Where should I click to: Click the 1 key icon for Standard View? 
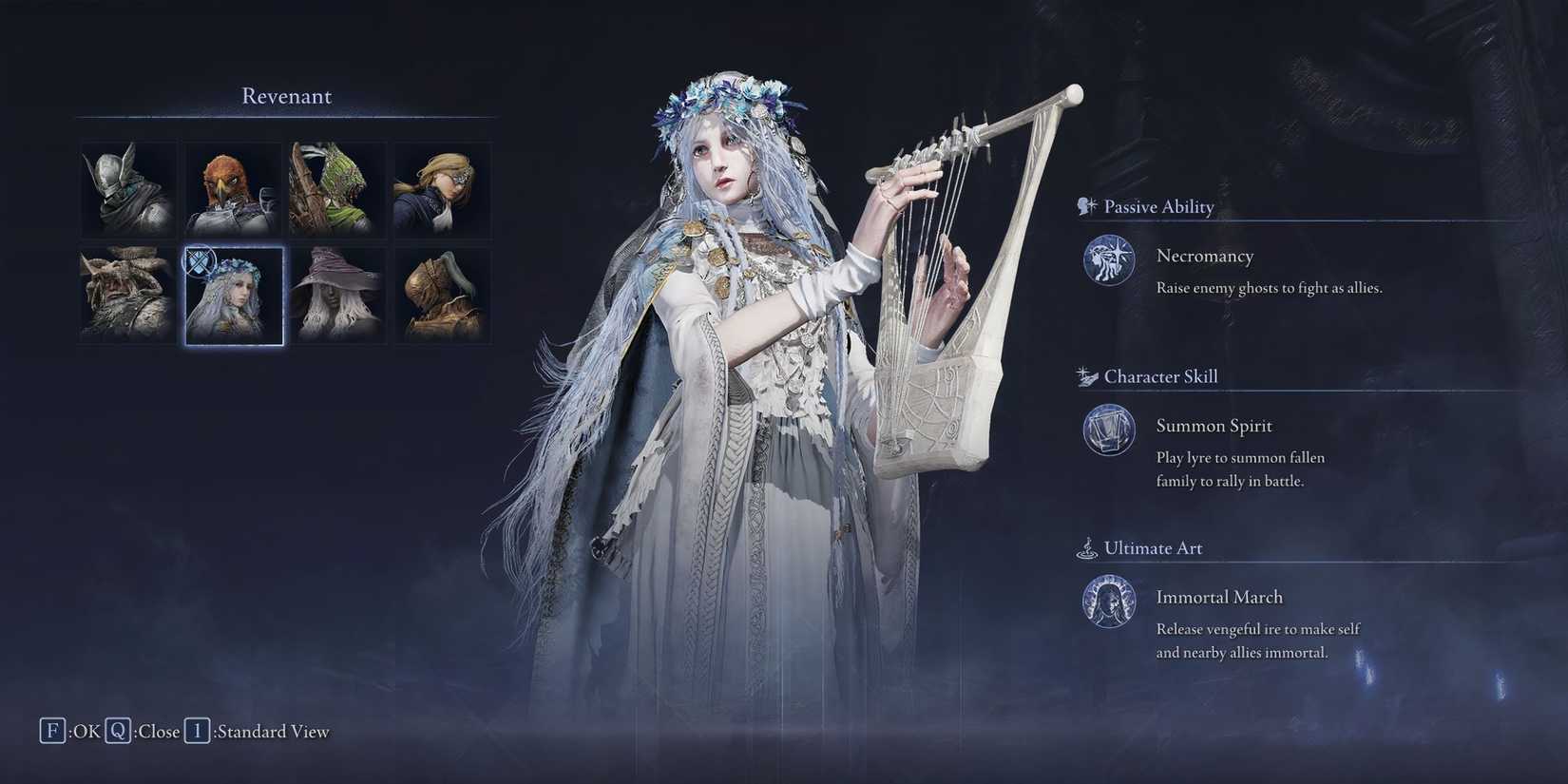(x=197, y=731)
